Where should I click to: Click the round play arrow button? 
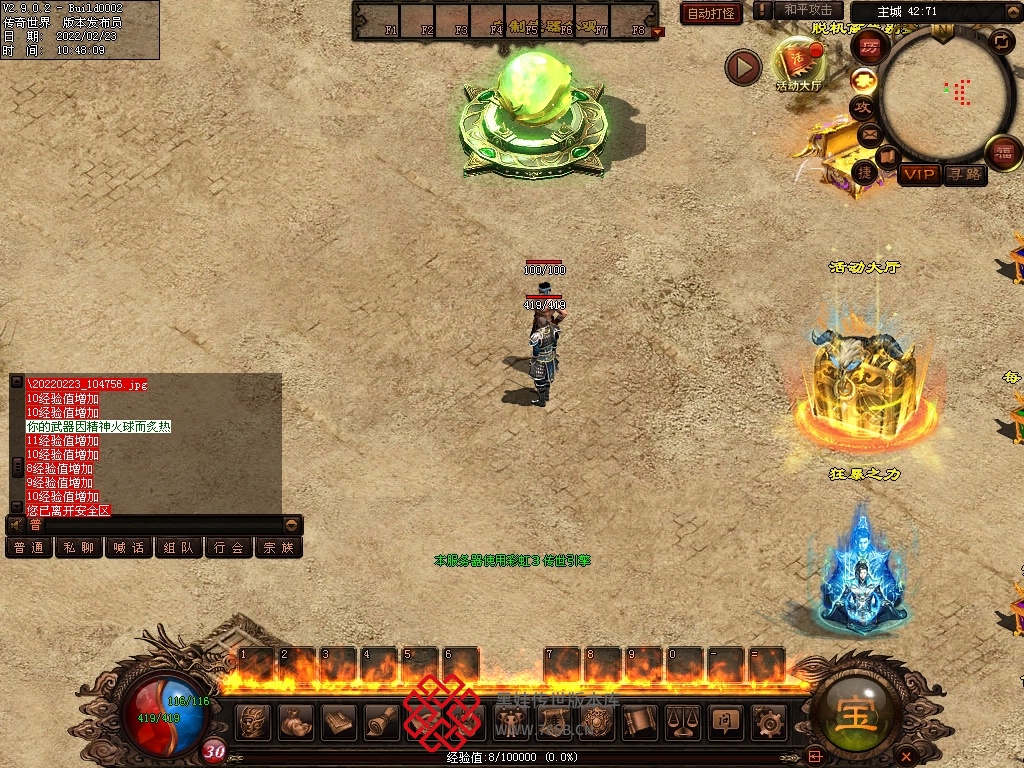[743, 67]
